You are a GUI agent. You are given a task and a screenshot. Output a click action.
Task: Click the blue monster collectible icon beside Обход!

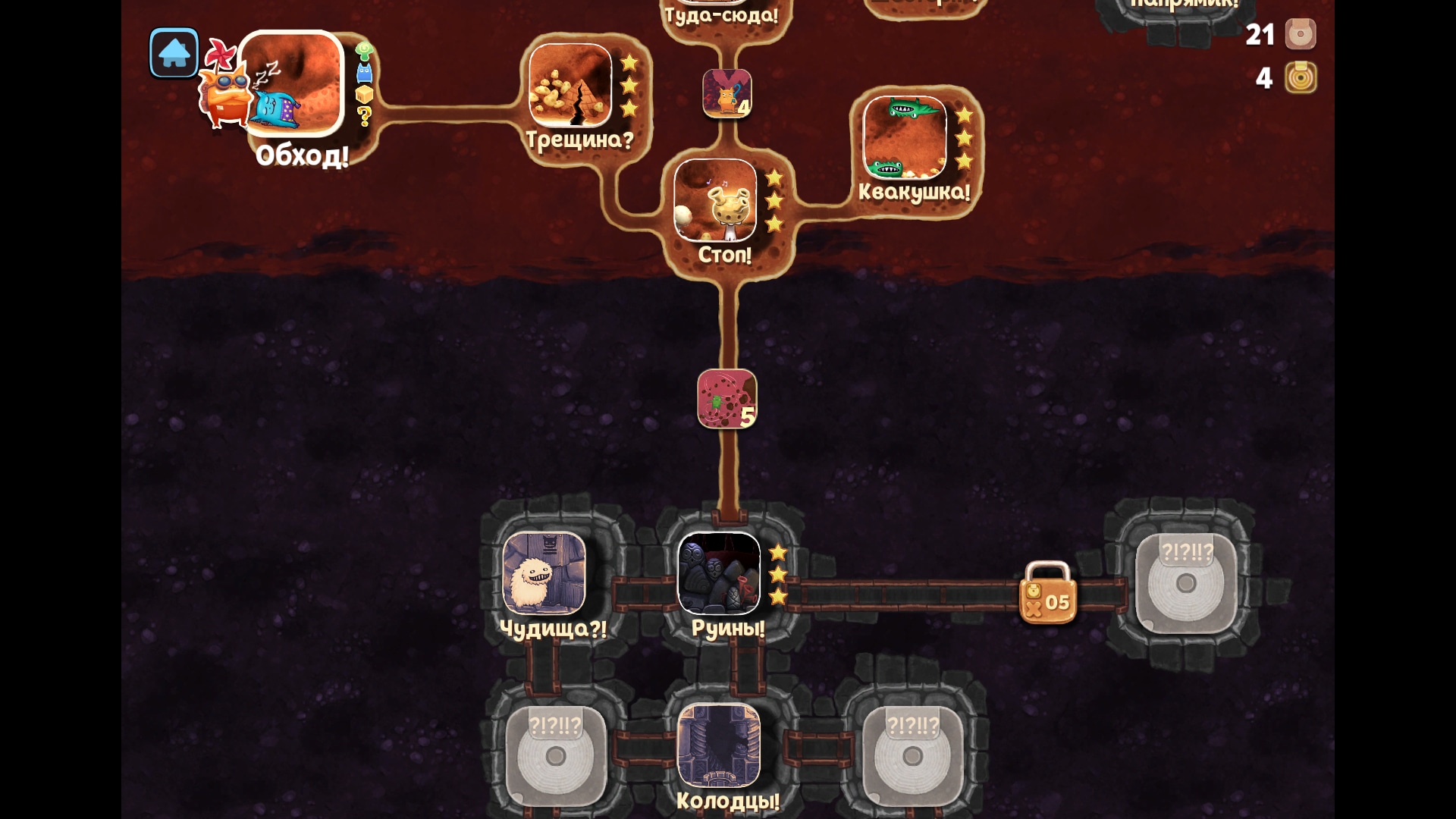[x=364, y=73]
